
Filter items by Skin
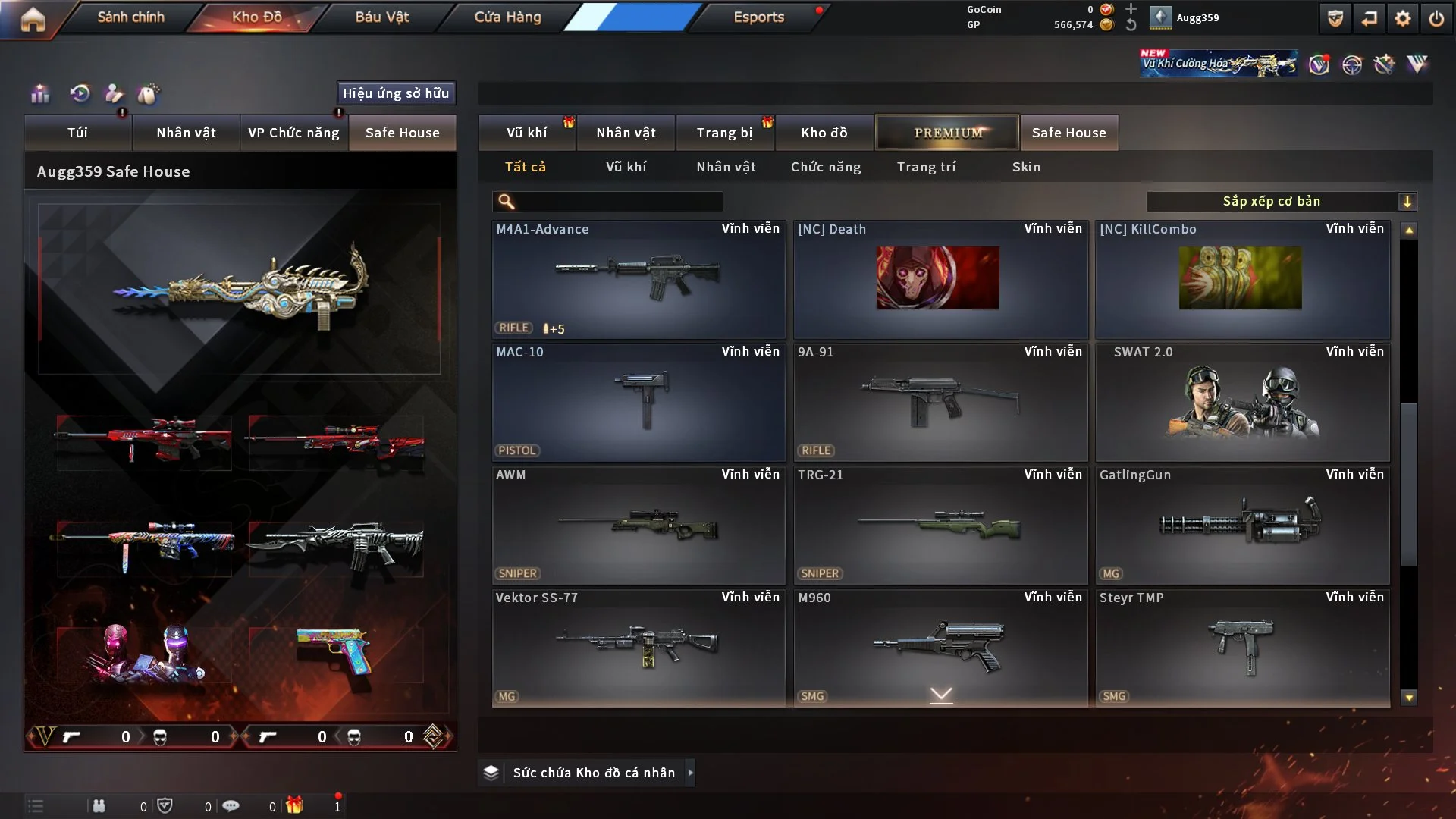[1026, 167]
